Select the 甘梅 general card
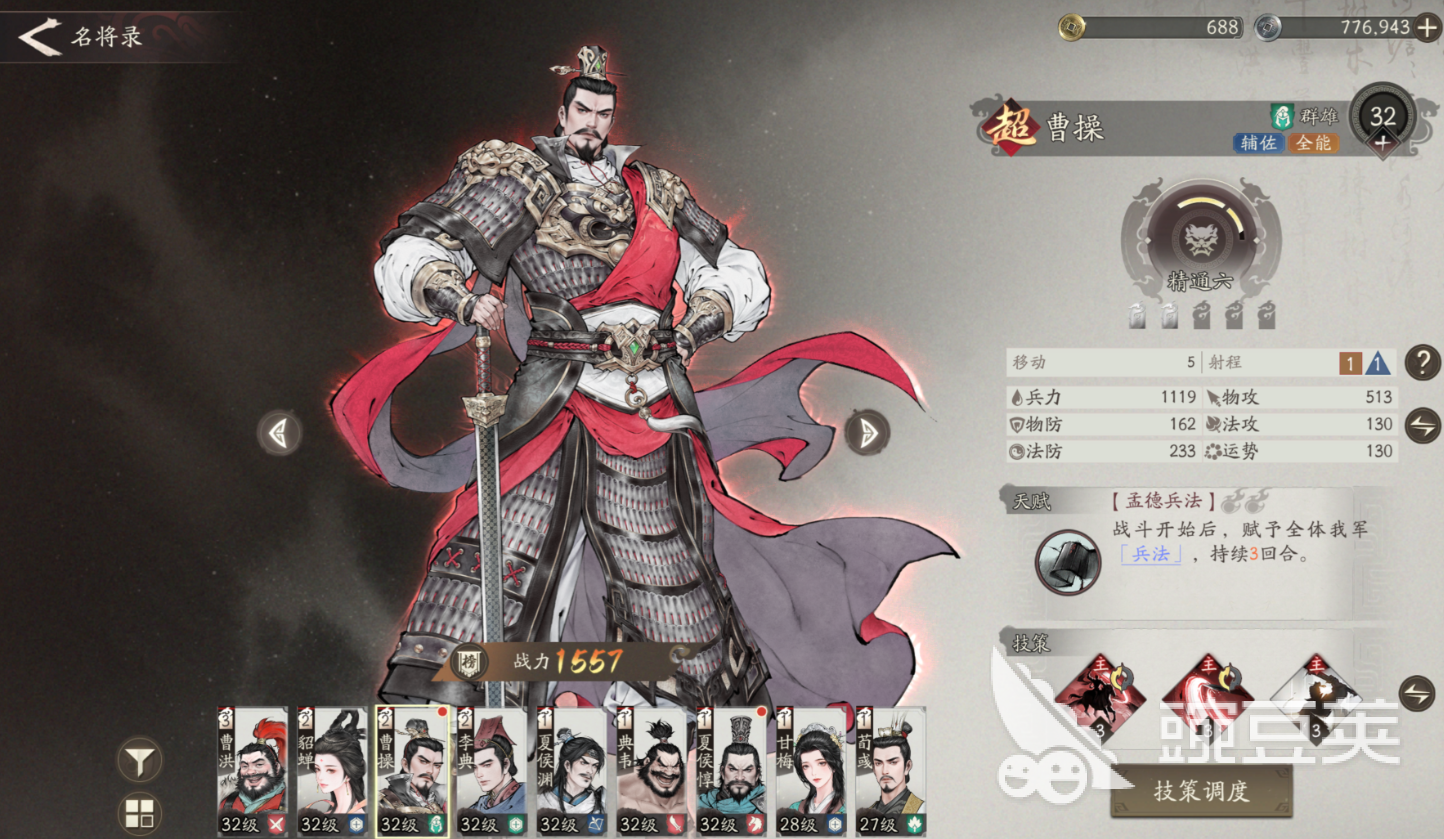This screenshot has width=1444, height=839. point(811,770)
